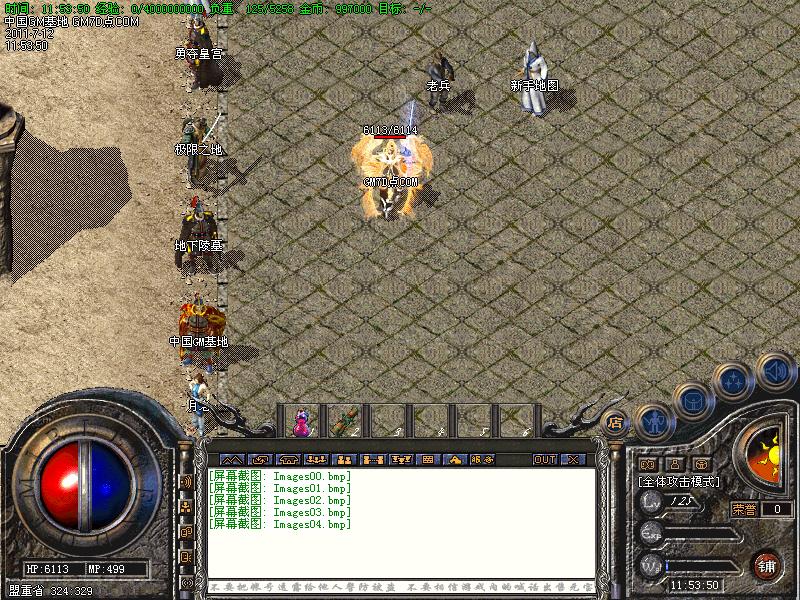Click the 全体攻击模式 attack mode label
Image resolution: width=800 pixels, height=600 pixels.
(679, 481)
